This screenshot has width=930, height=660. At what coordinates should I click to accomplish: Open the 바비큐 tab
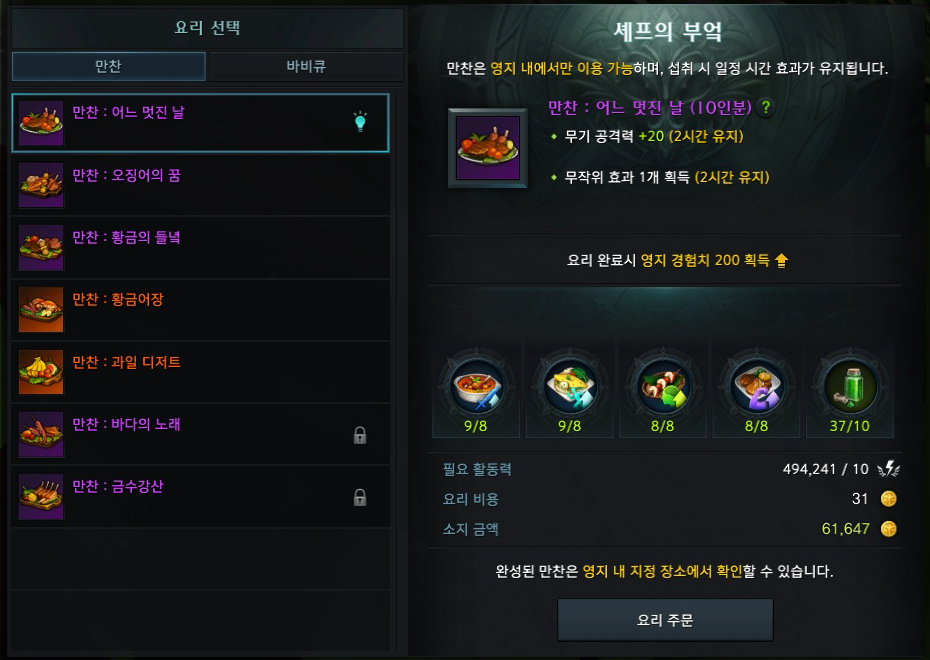coord(306,67)
